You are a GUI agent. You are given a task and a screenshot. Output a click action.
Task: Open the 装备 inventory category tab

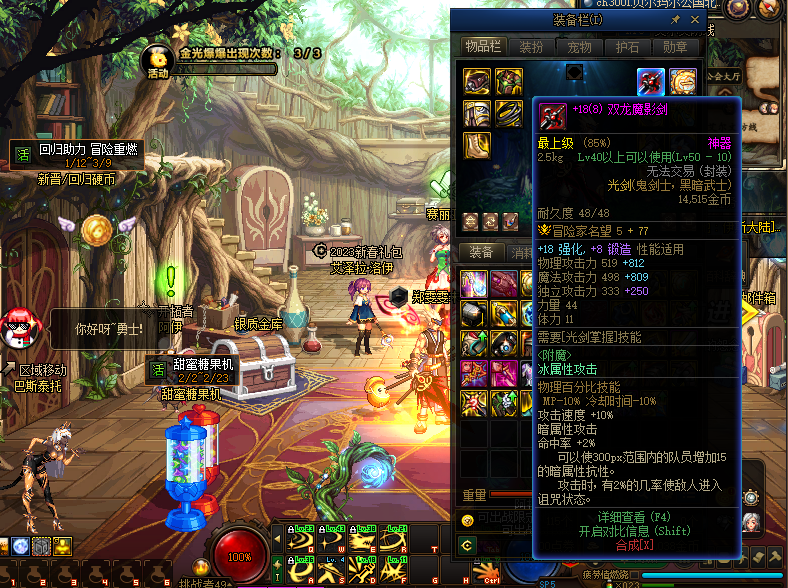[x=481, y=253]
